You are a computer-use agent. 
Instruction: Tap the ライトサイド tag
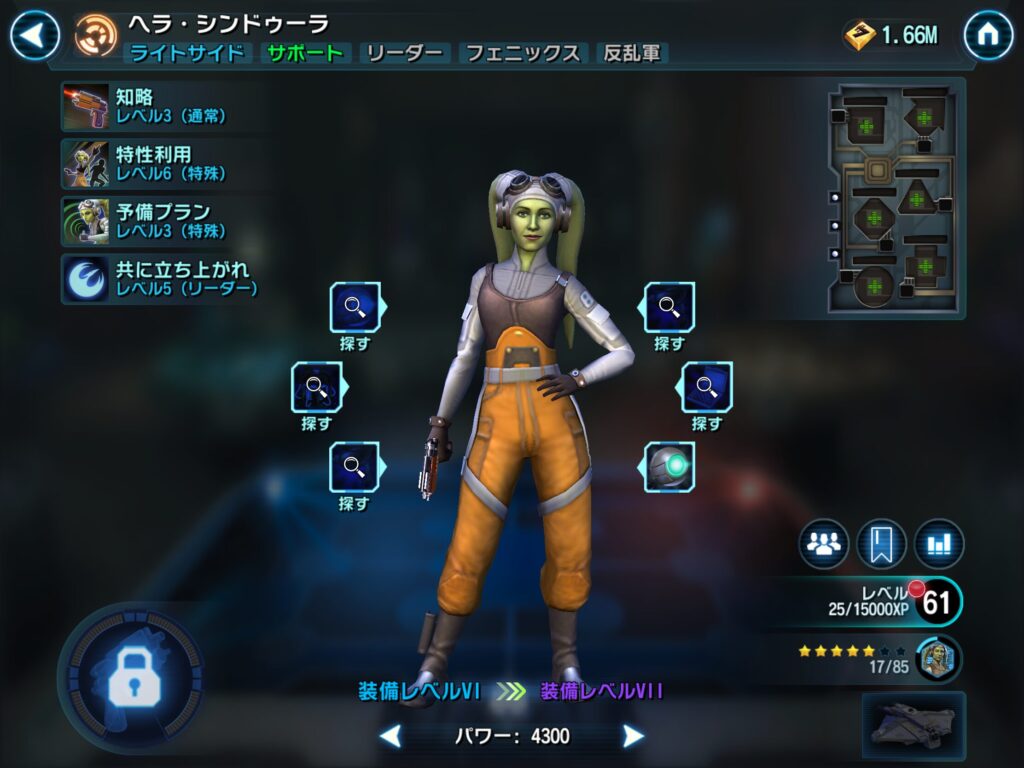(187, 54)
